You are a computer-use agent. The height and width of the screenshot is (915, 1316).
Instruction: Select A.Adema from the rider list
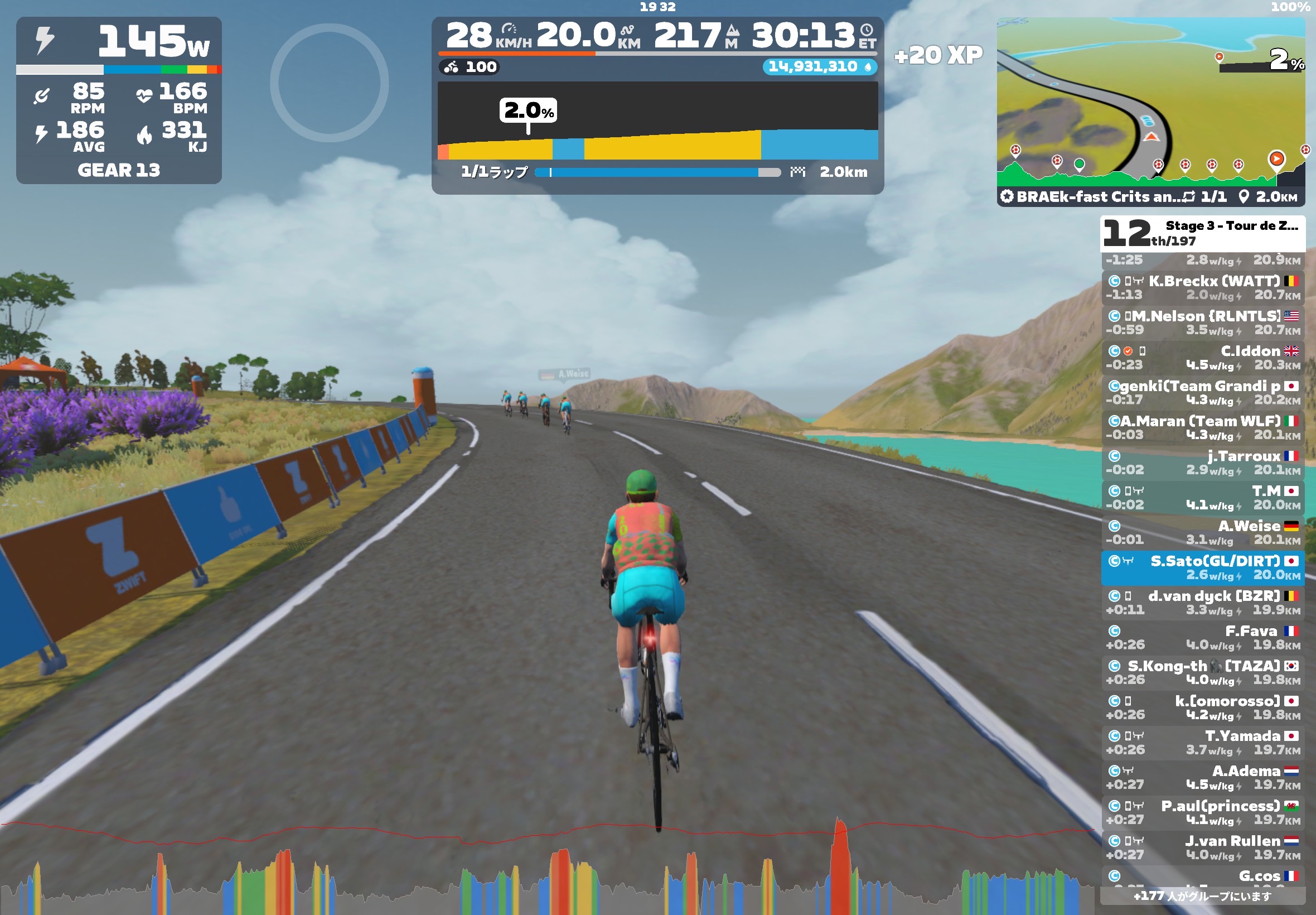[x=1203, y=777]
